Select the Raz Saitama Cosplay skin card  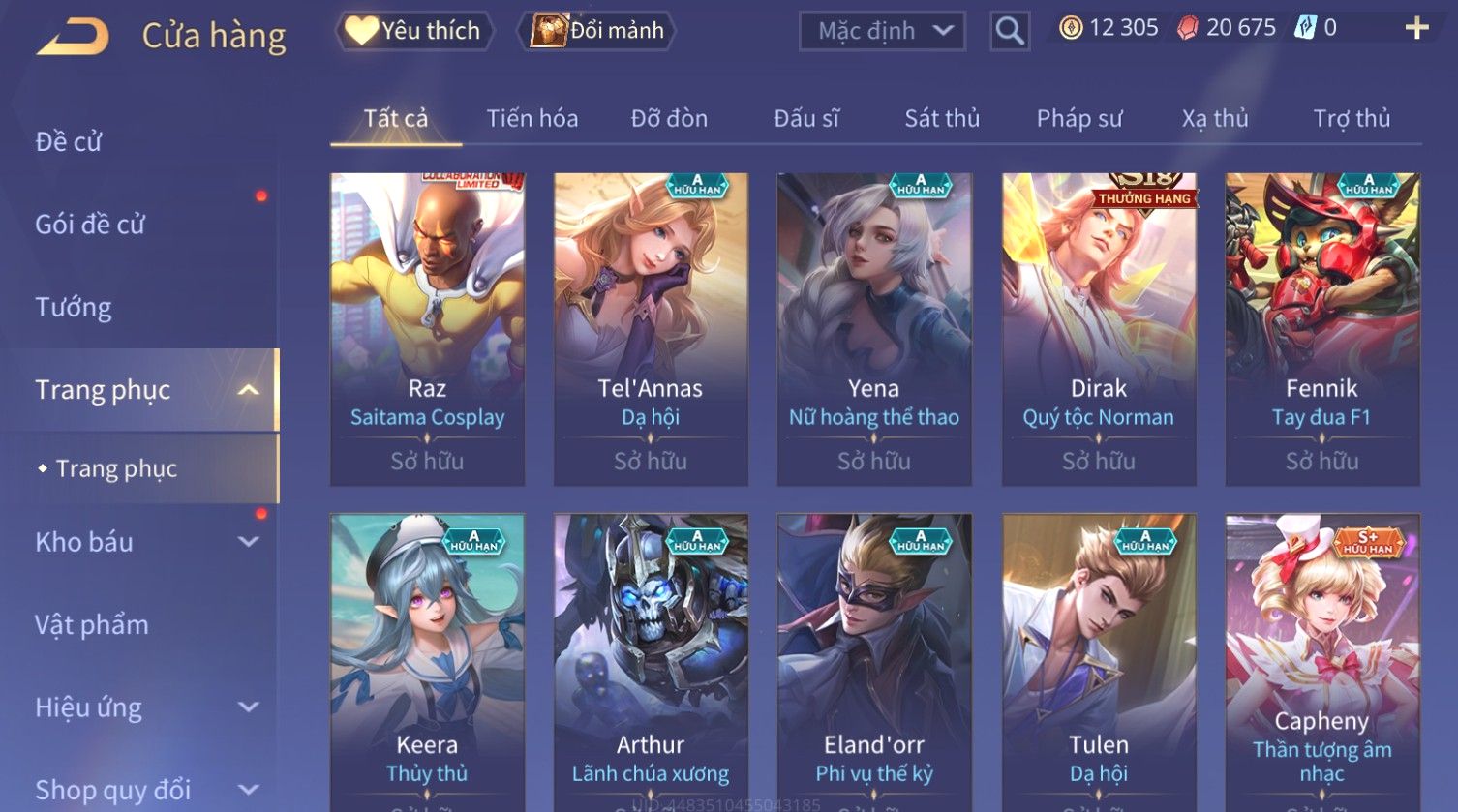pyautogui.click(x=427, y=329)
